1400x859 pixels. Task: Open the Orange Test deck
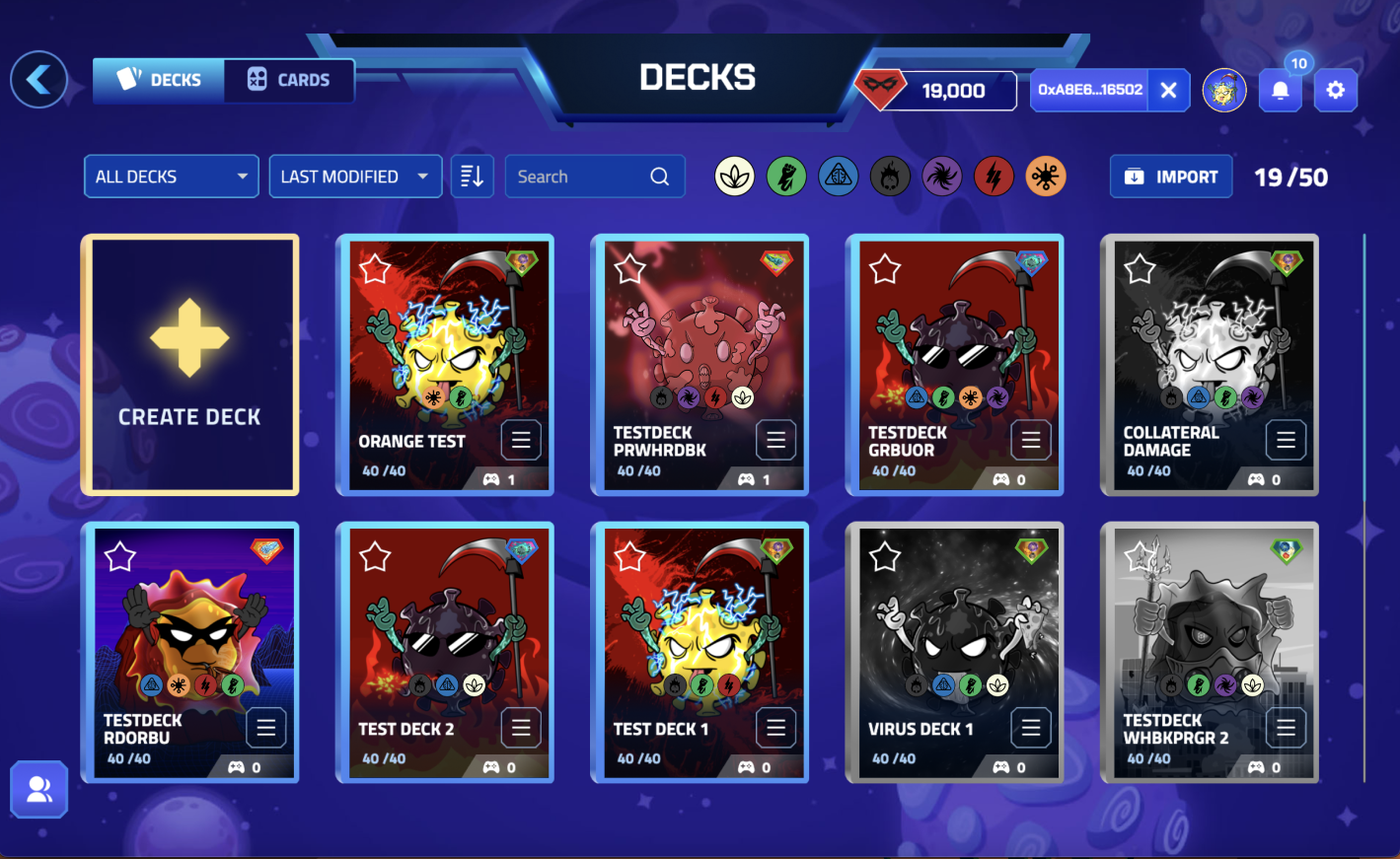(444, 355)
